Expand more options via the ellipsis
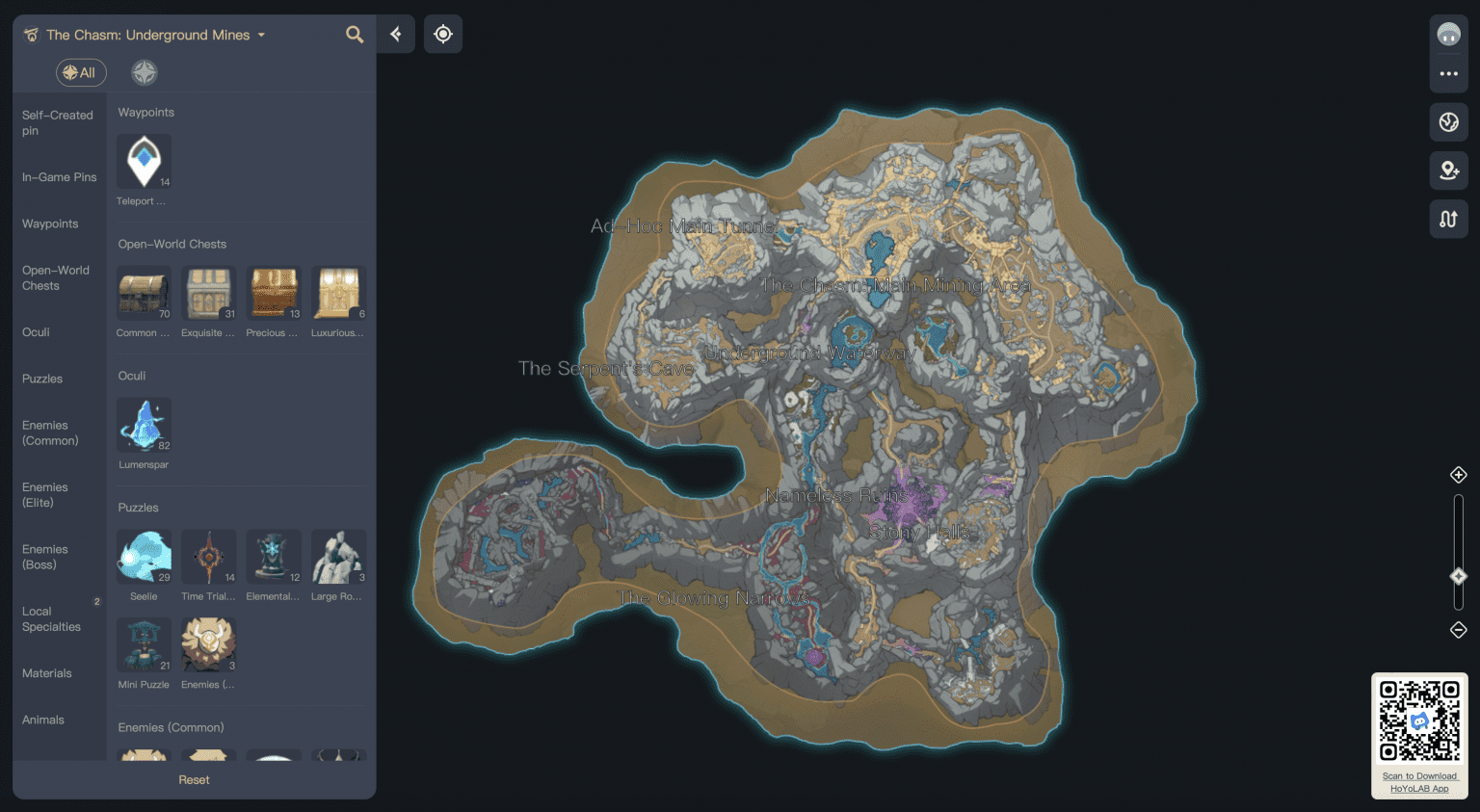 click(x=1448, y=72)
